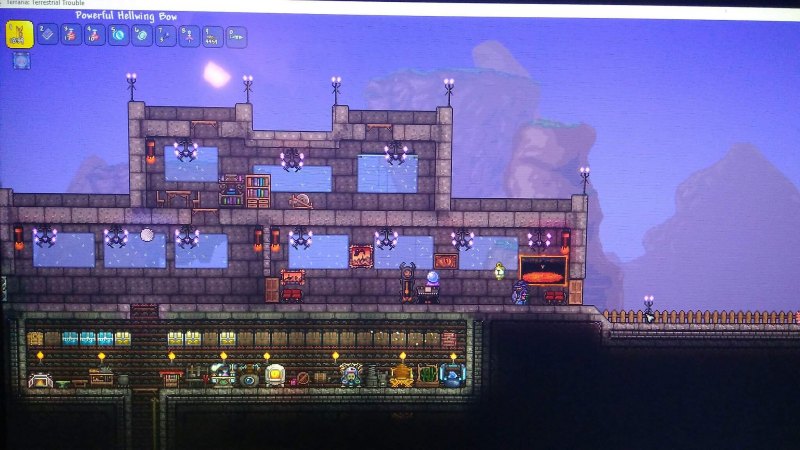Select the blue orb in hotbar slot 5
Image resolution: width=800 pixels, height=450 pixels.
(x=118, y=36)
